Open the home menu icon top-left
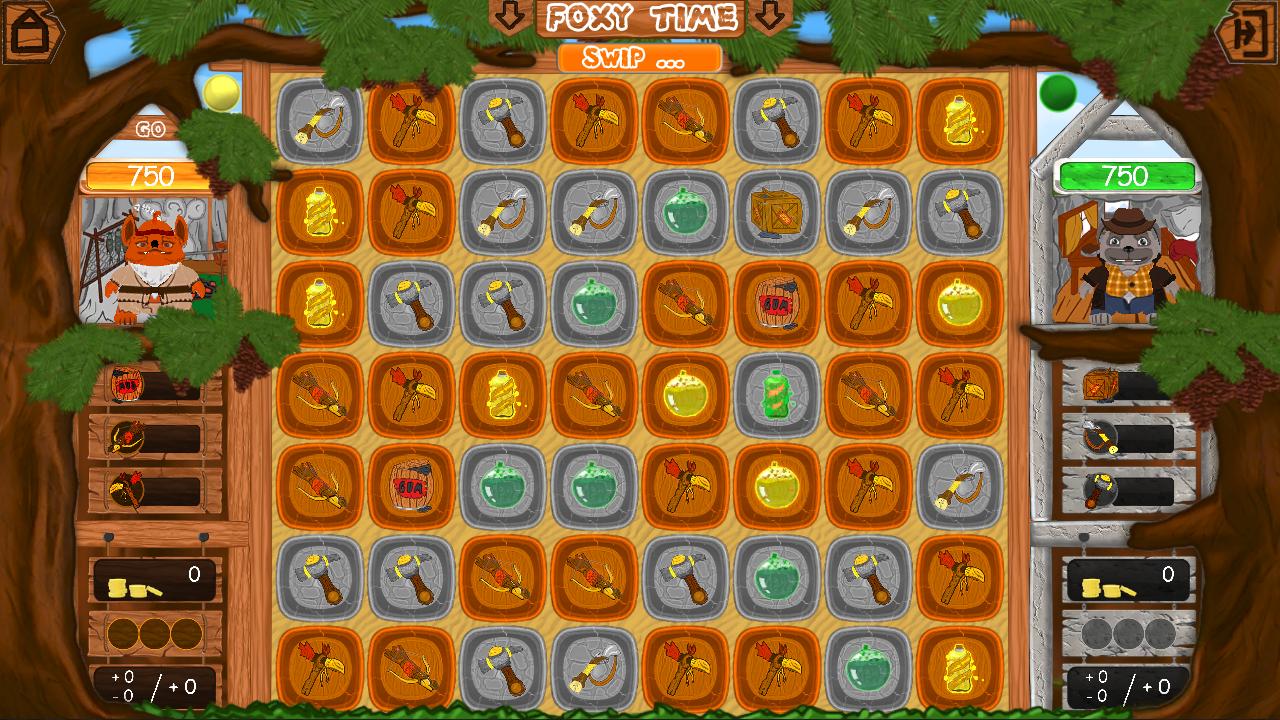The width and height of the screenshot is (1280, 720). pos(31,31)
